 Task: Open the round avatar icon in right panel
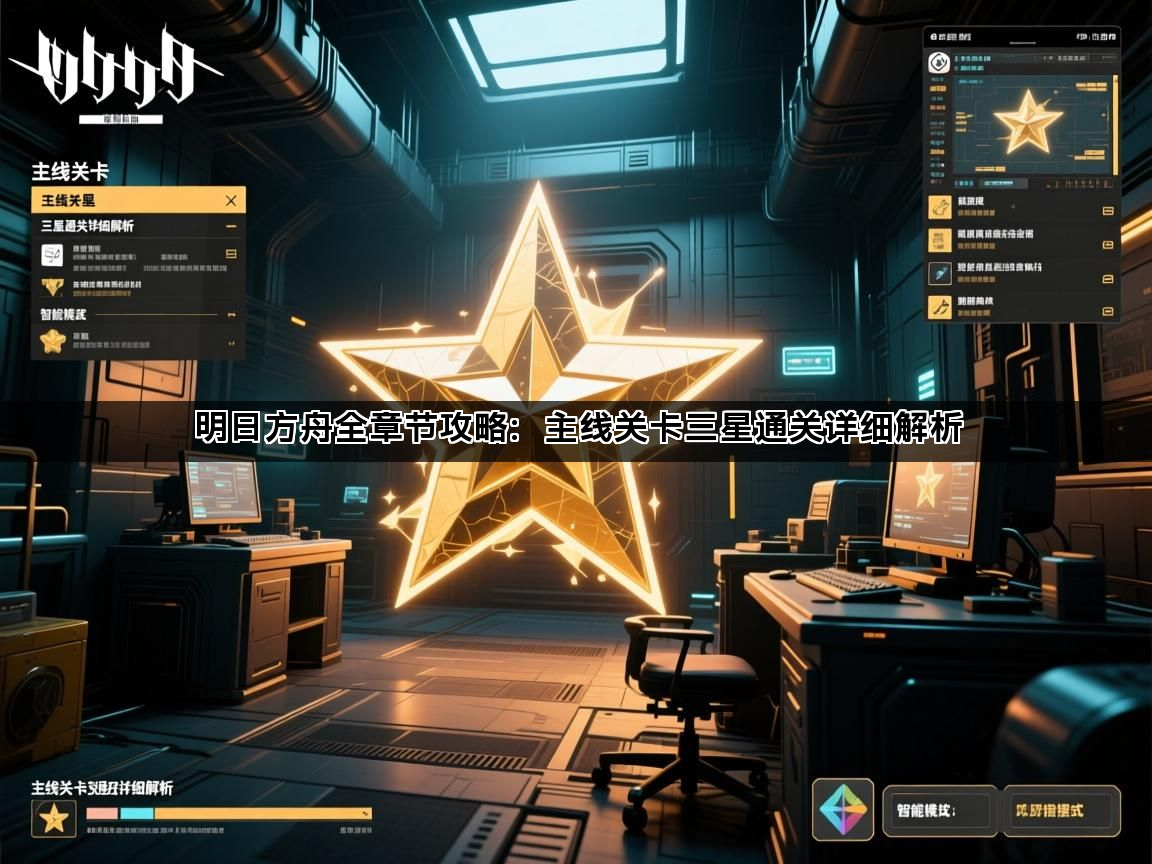pos(940,62)
